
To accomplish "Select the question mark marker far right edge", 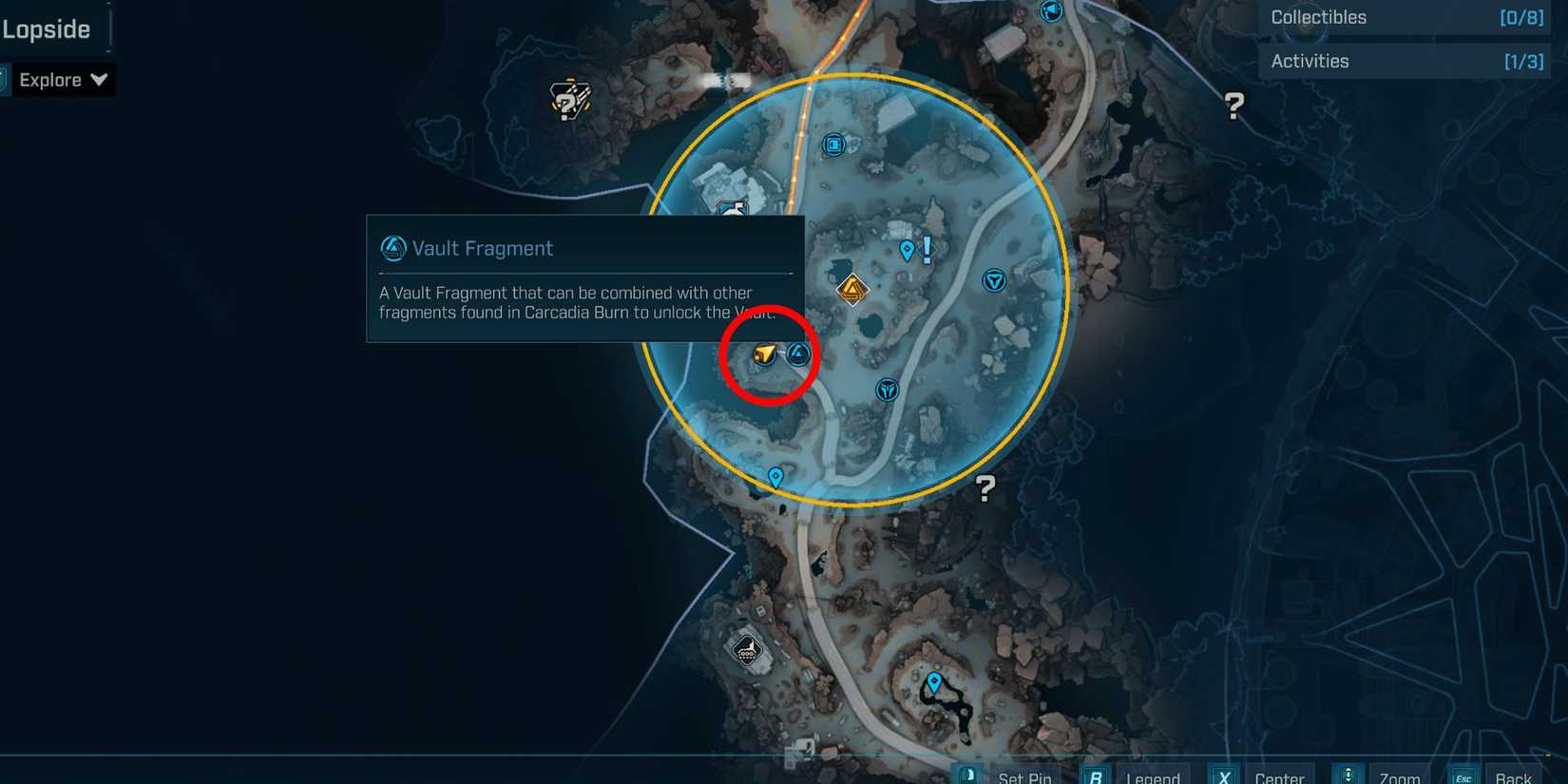I will tap(1233, 107).
